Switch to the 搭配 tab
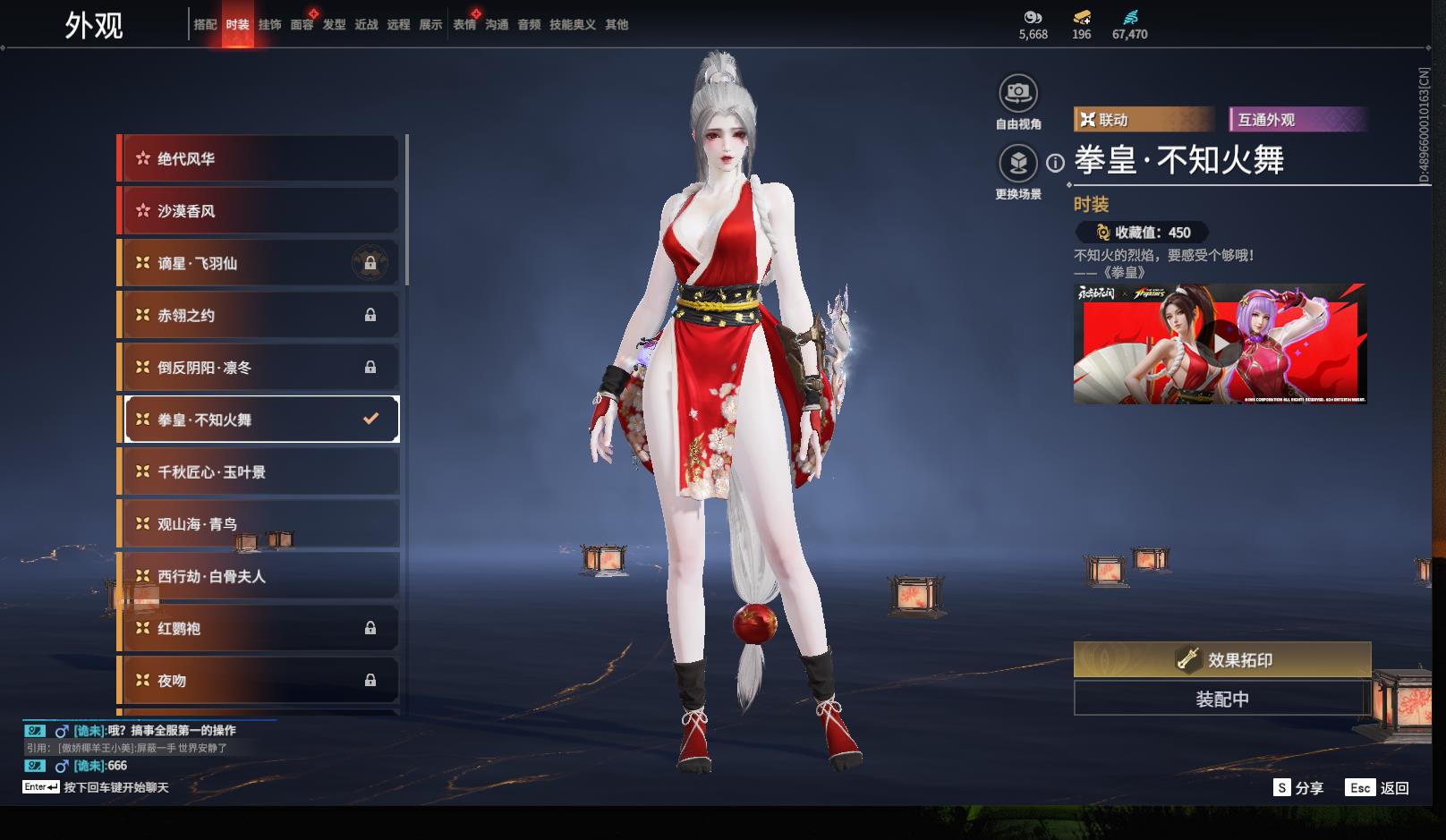 tap(205, 25)
